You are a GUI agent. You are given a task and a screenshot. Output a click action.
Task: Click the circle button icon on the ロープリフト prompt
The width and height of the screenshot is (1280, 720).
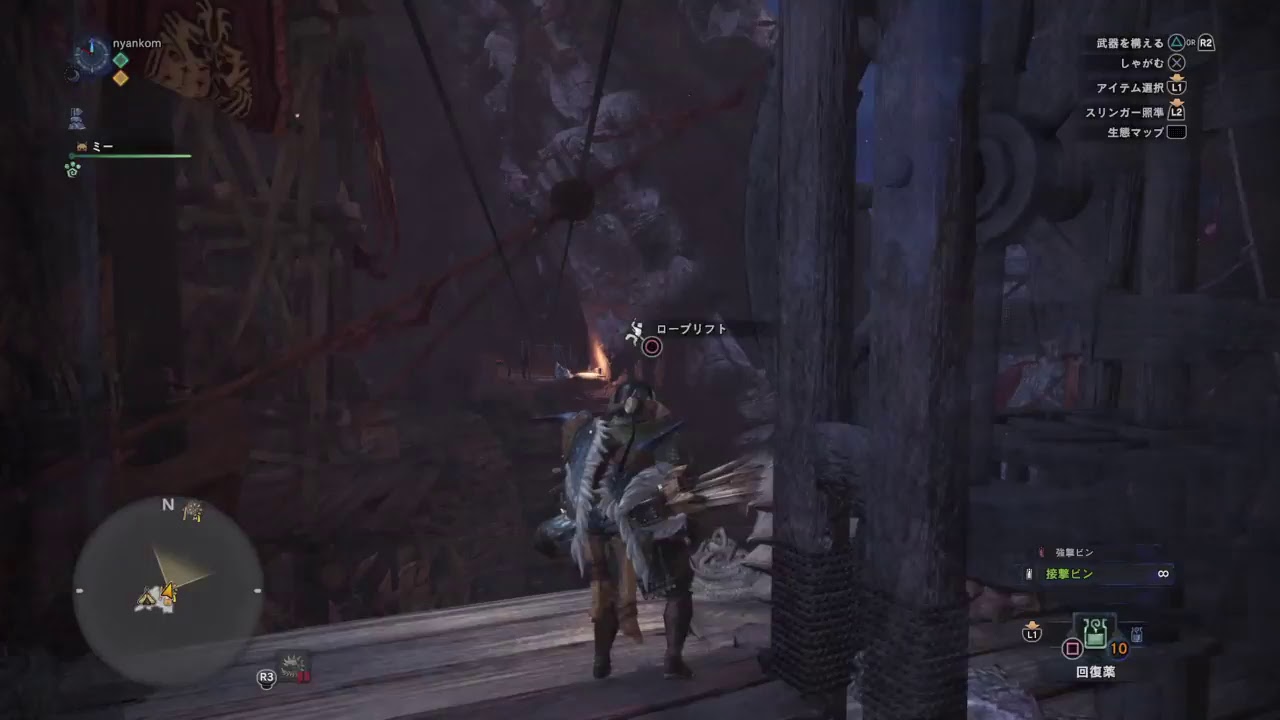651,347
